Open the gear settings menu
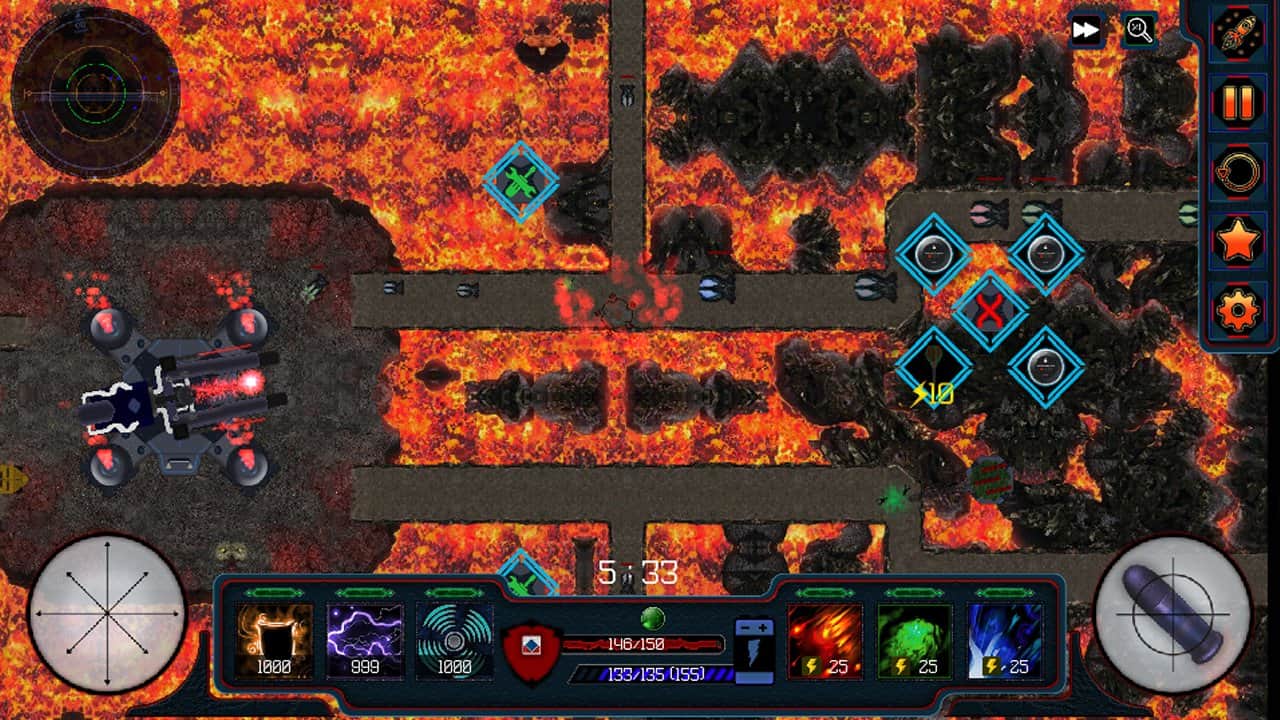 [x=1237, y=310]
